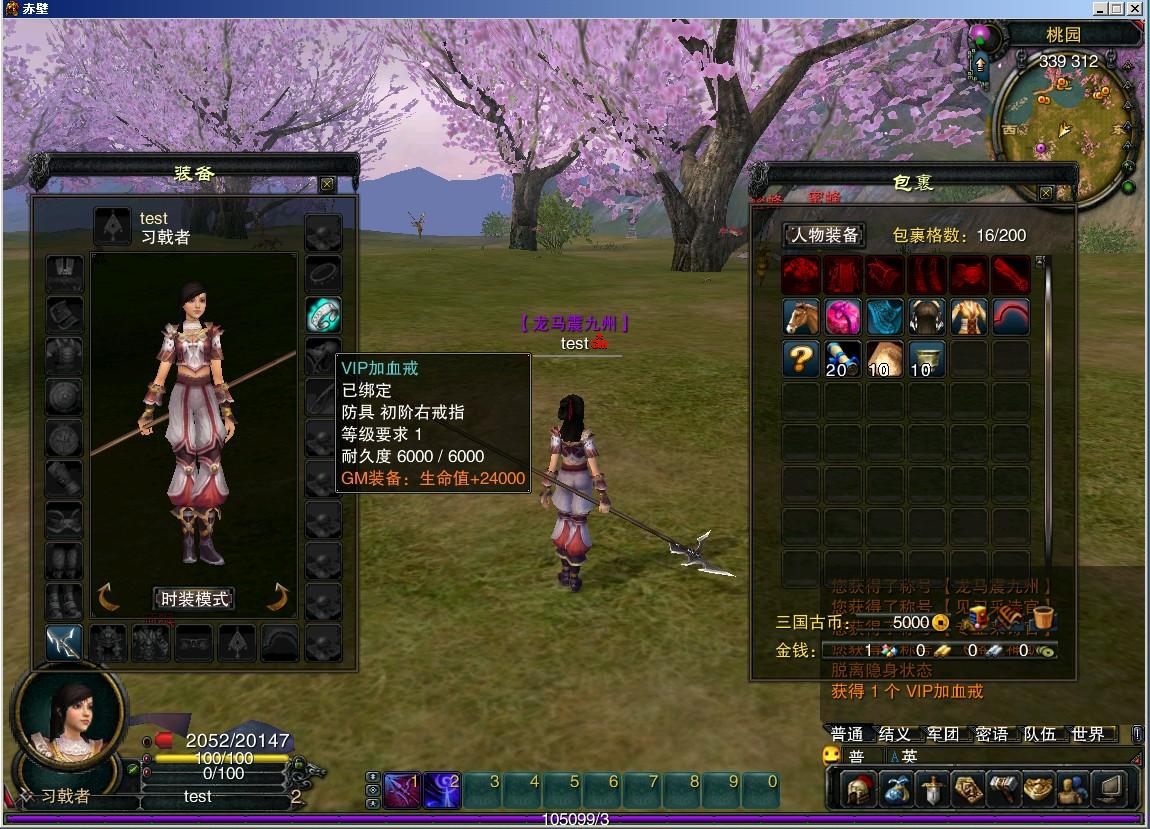The image size is (1150, 829).
Task: Activate the blue swirl skill in slot 2
Action: click(441, 790)
